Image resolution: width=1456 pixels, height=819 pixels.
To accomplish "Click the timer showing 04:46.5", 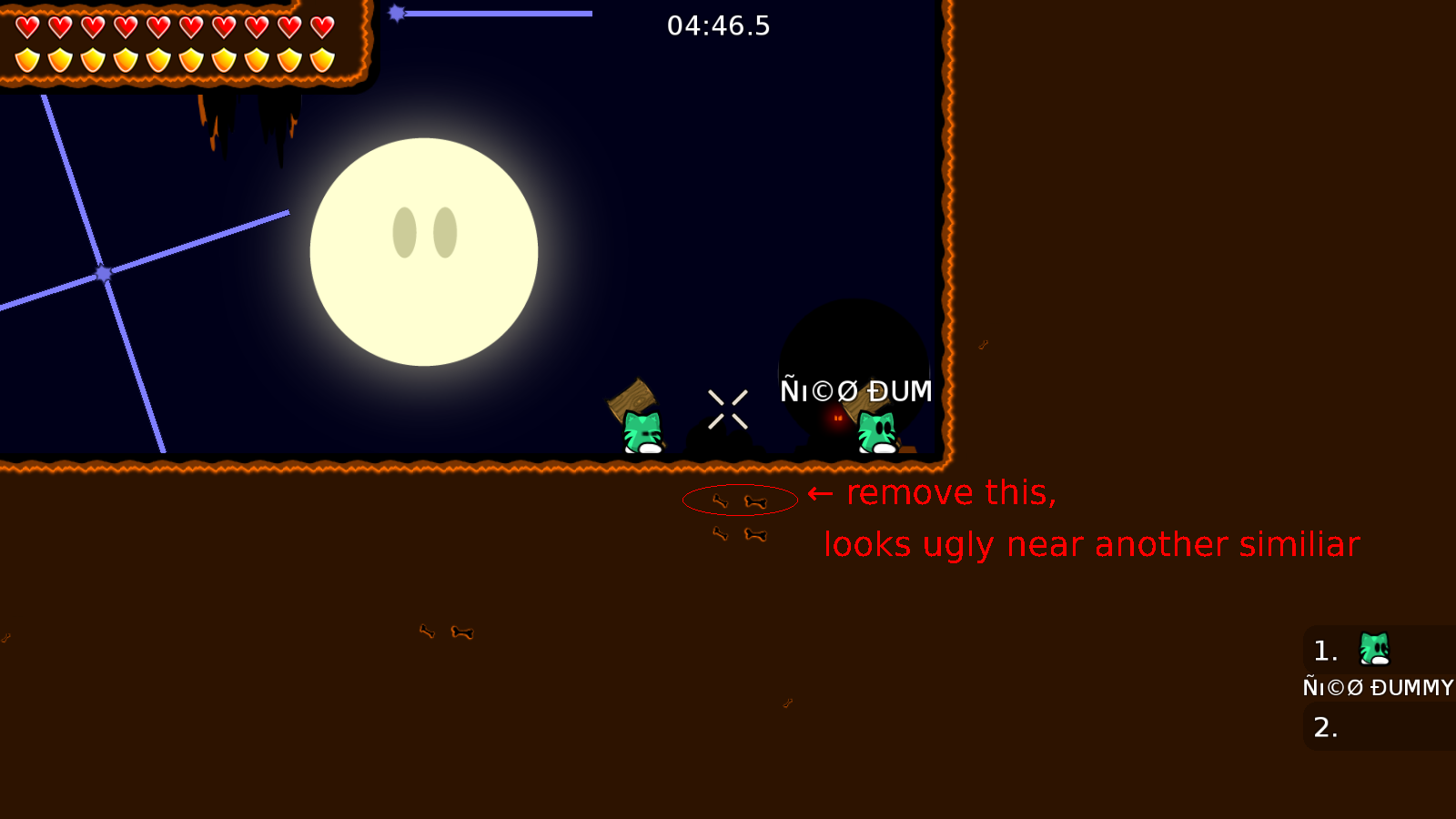I will (718, 26).
